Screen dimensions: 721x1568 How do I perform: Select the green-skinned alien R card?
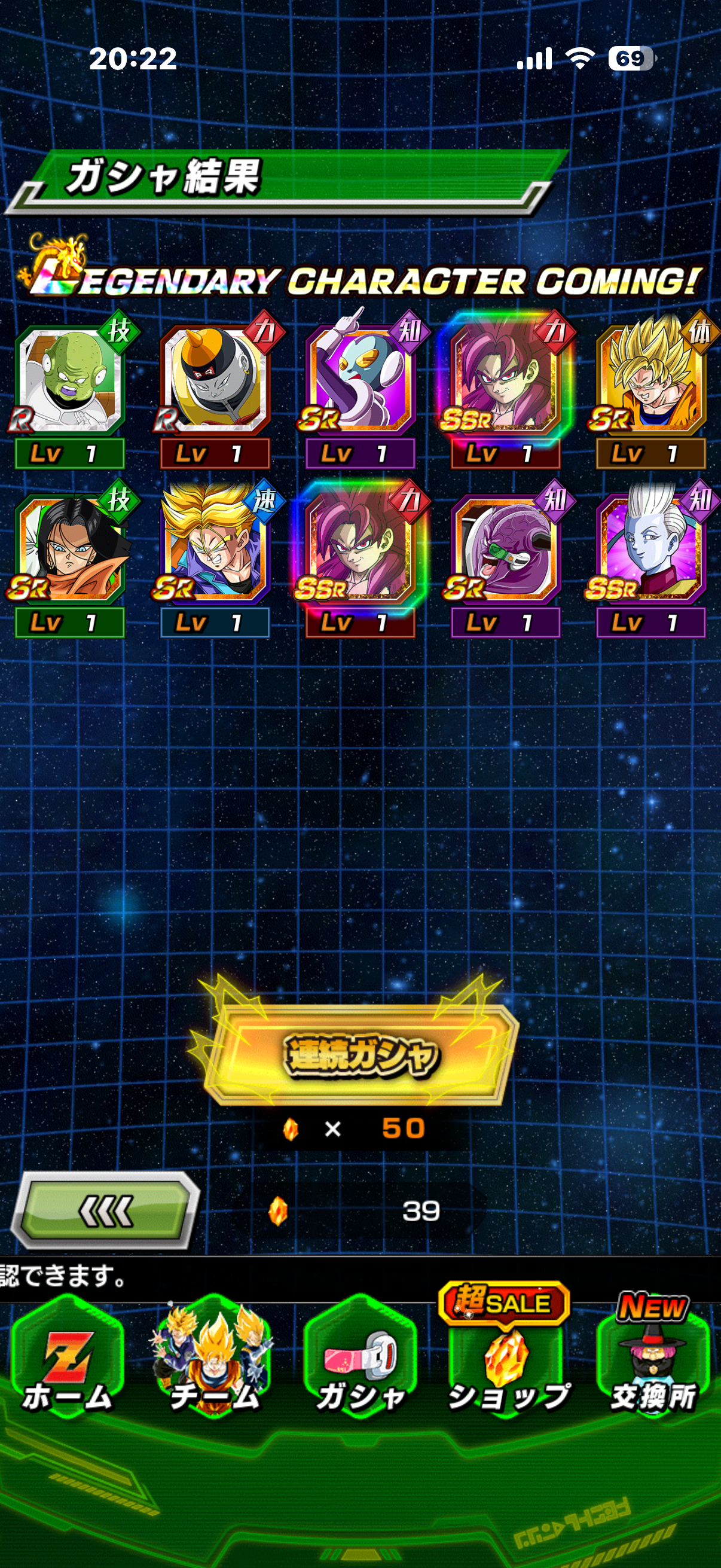tap(70, 382)
